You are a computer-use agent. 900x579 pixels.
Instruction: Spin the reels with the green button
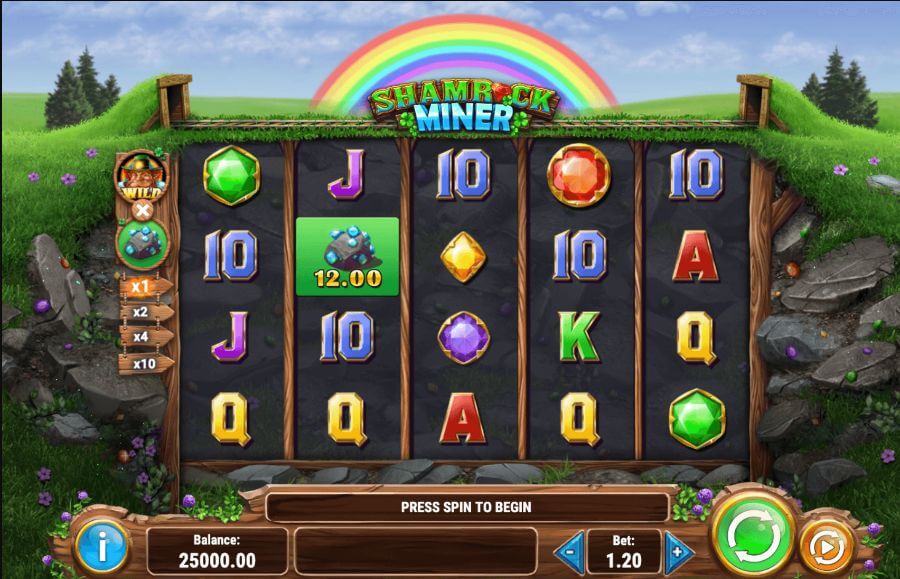(x=752, y=536)
